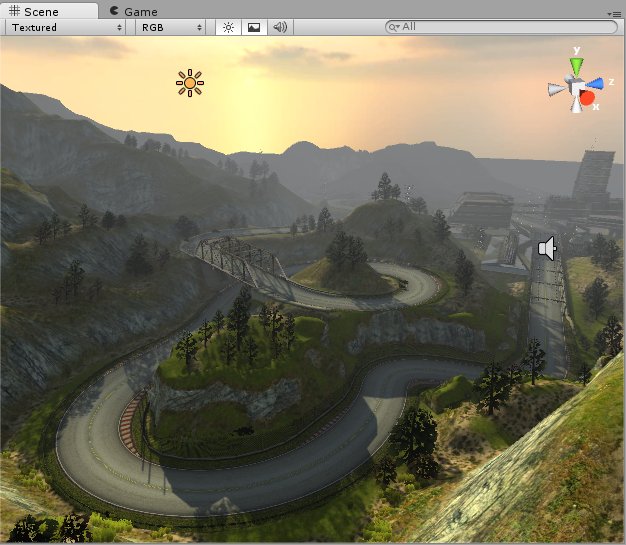The height and width of the screenshot is (545, 626).
Task: Click the blue Z axis cone on gizmo
Action: [x=596, y=84]
